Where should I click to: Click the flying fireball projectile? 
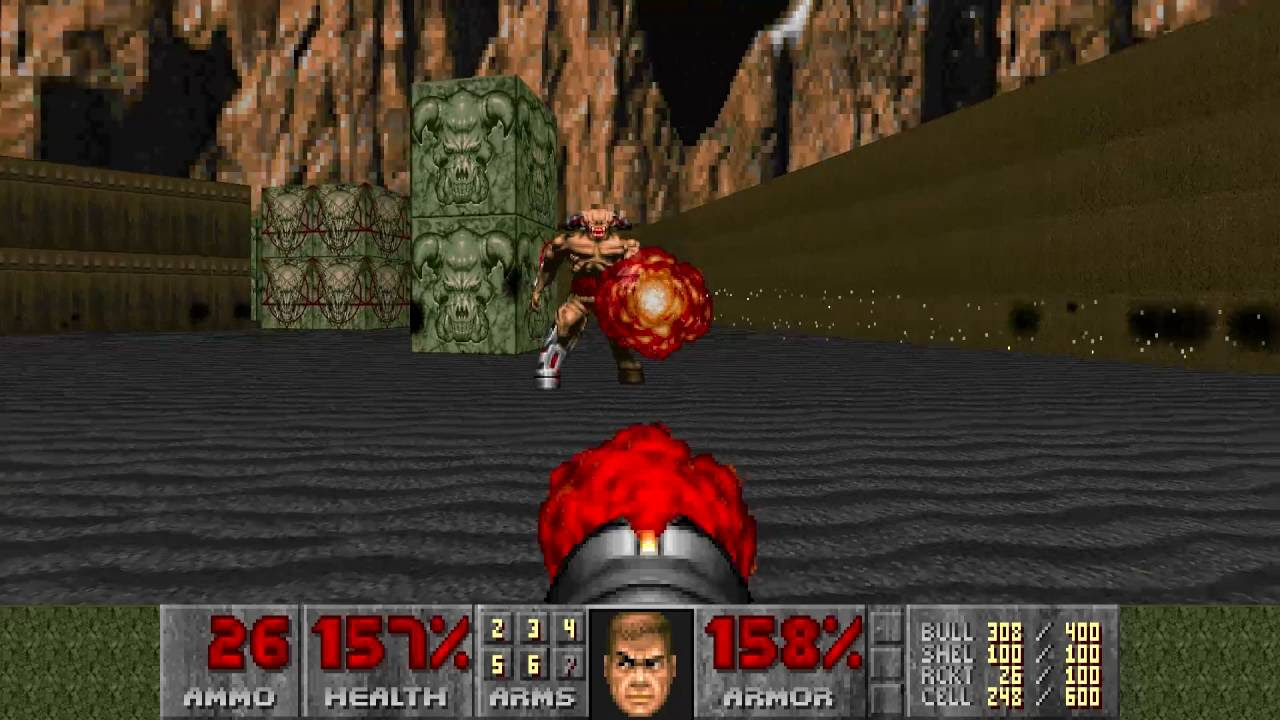[x=655, y=300]
